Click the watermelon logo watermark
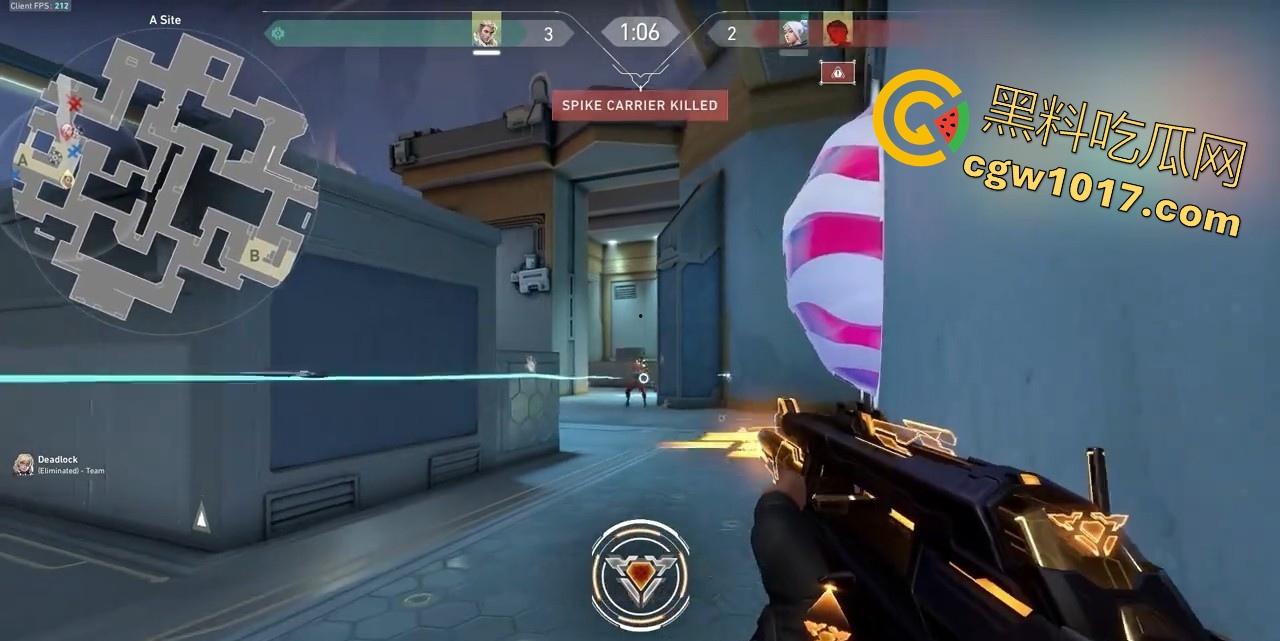The height and width of the screenshot is (641, 1280). click(920, 122)
